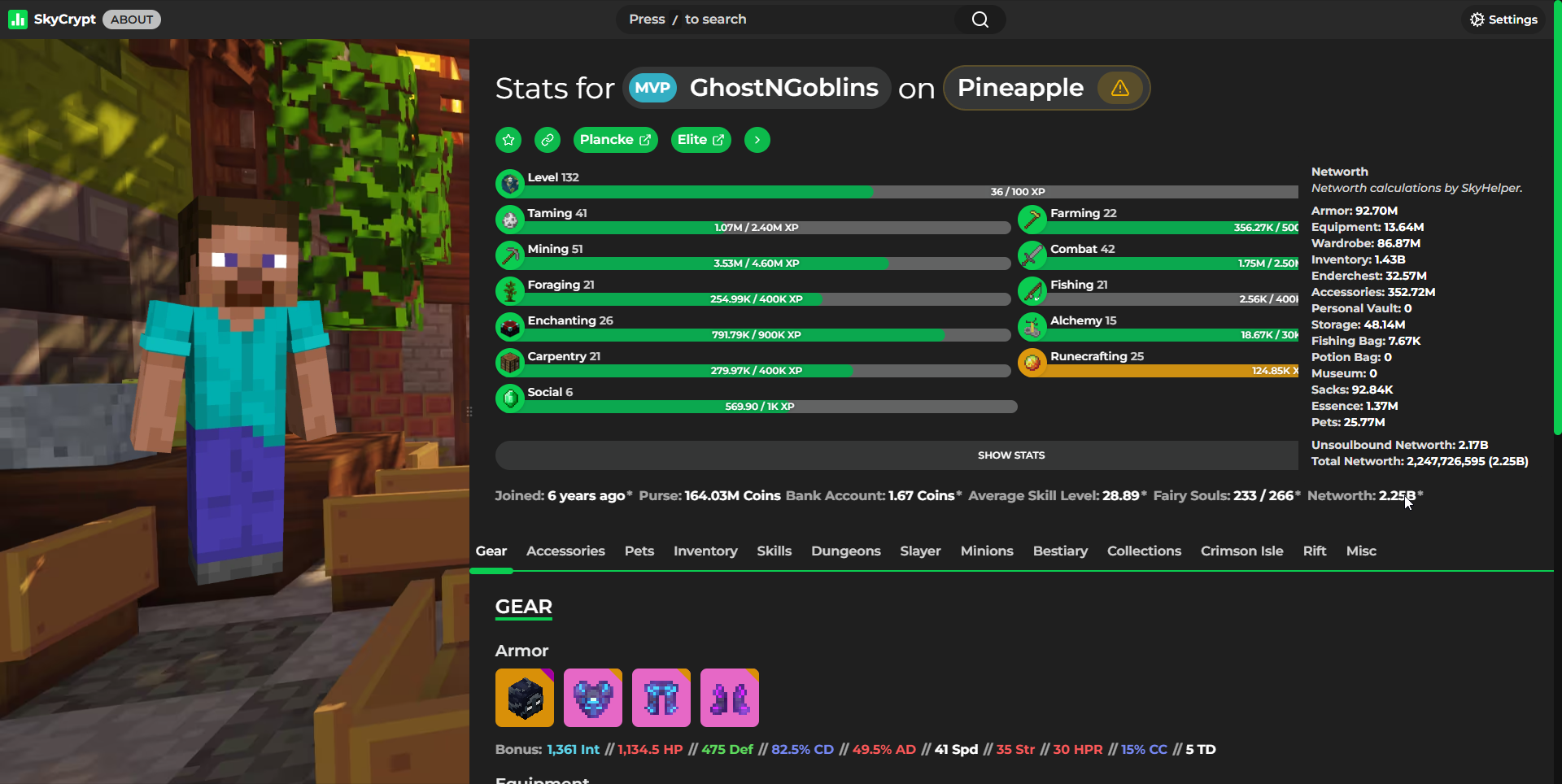Click the share link icon
The image size is (1562, 784).
point(547,139)
